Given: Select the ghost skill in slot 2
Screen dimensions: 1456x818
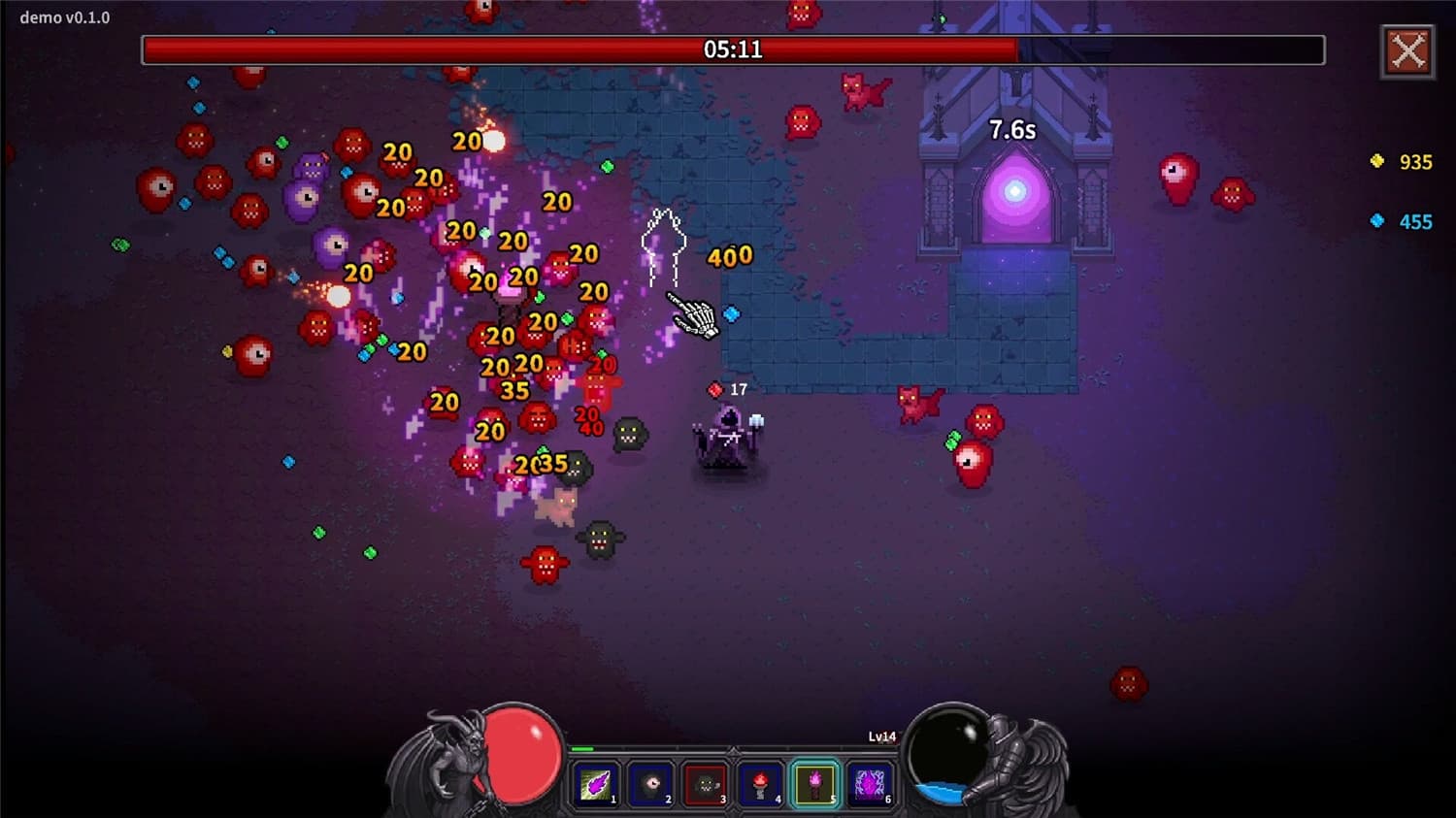Looking at the screenshot, I should tap(649, 784).
